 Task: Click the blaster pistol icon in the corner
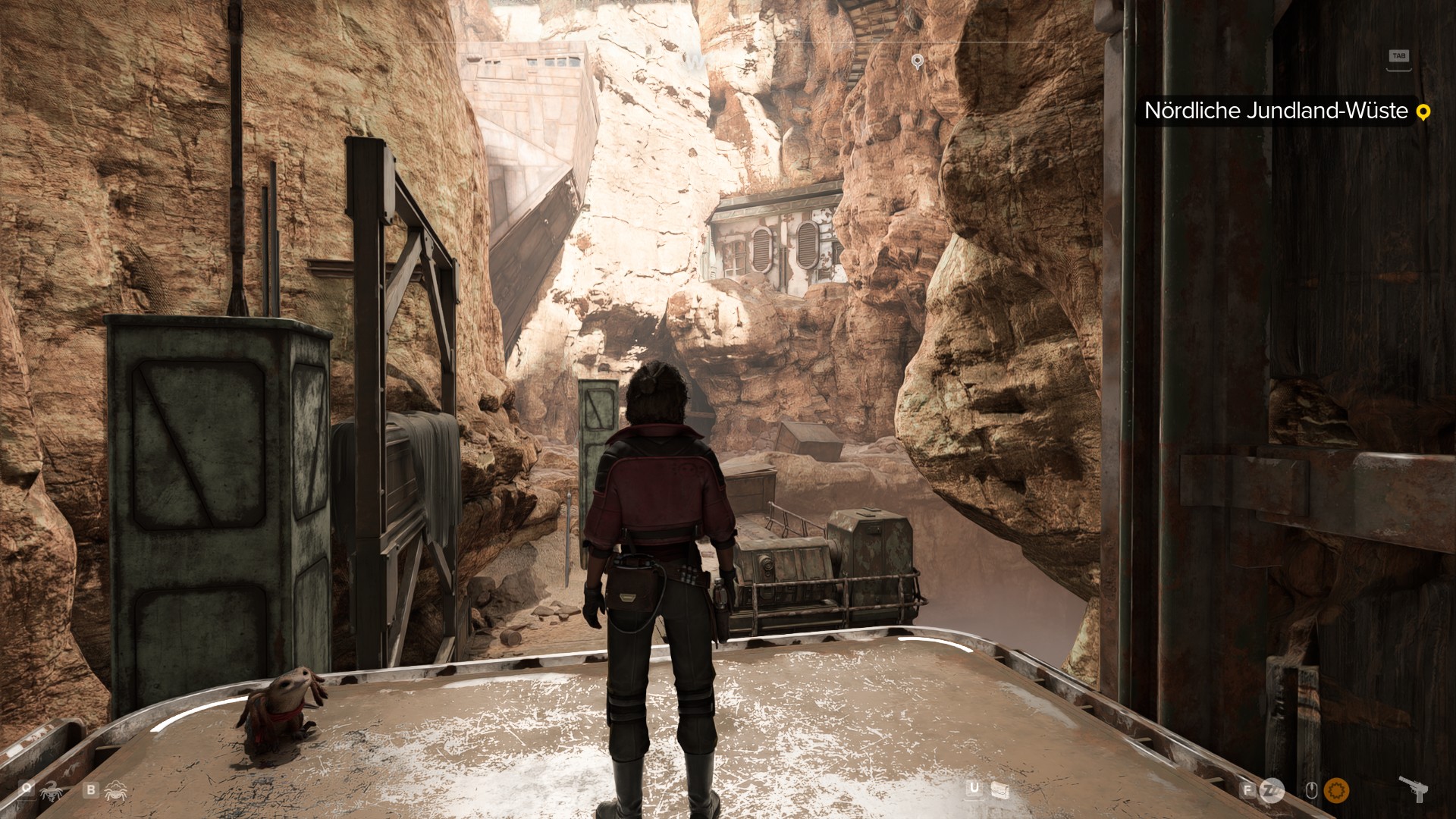click(1413, 789)
